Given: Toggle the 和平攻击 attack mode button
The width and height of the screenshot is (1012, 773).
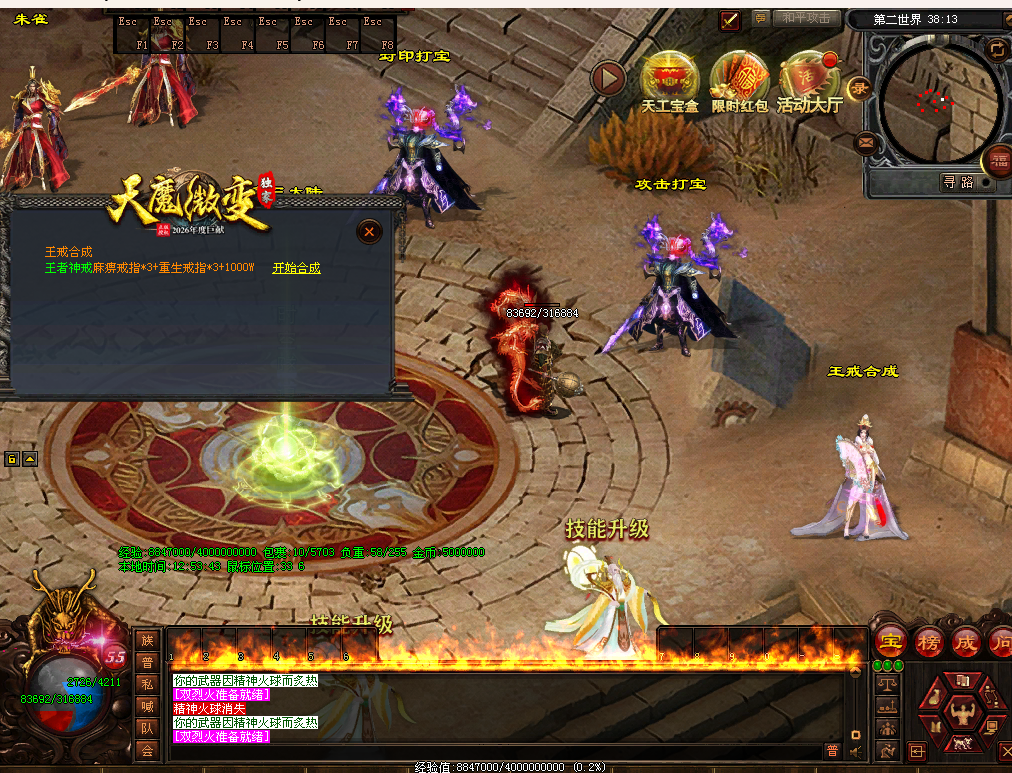Looking at the screenshot, I should 806,18.
